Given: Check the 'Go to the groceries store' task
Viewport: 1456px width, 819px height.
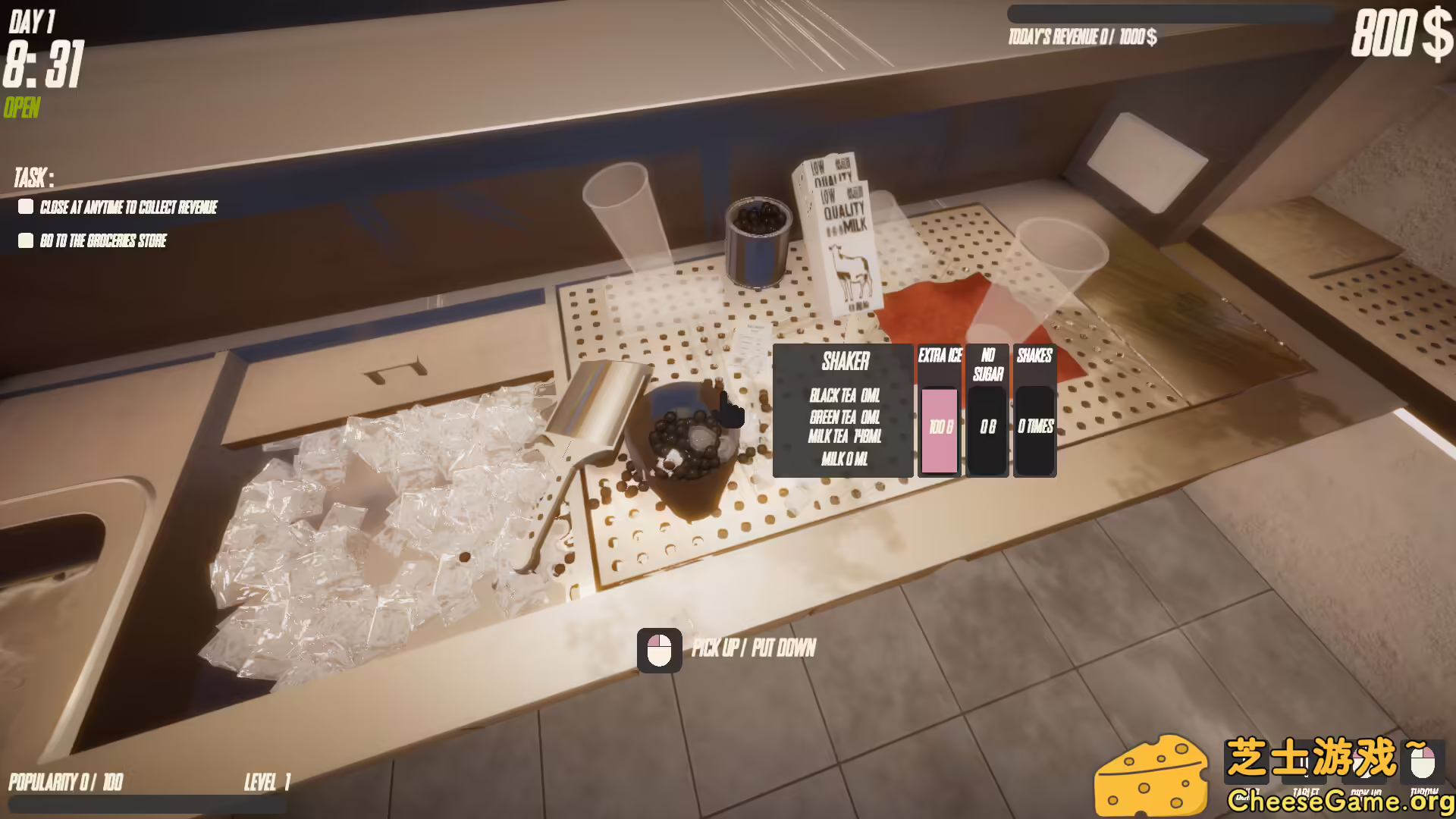Looking at the screenshot, I should click(x=26, y=240).
